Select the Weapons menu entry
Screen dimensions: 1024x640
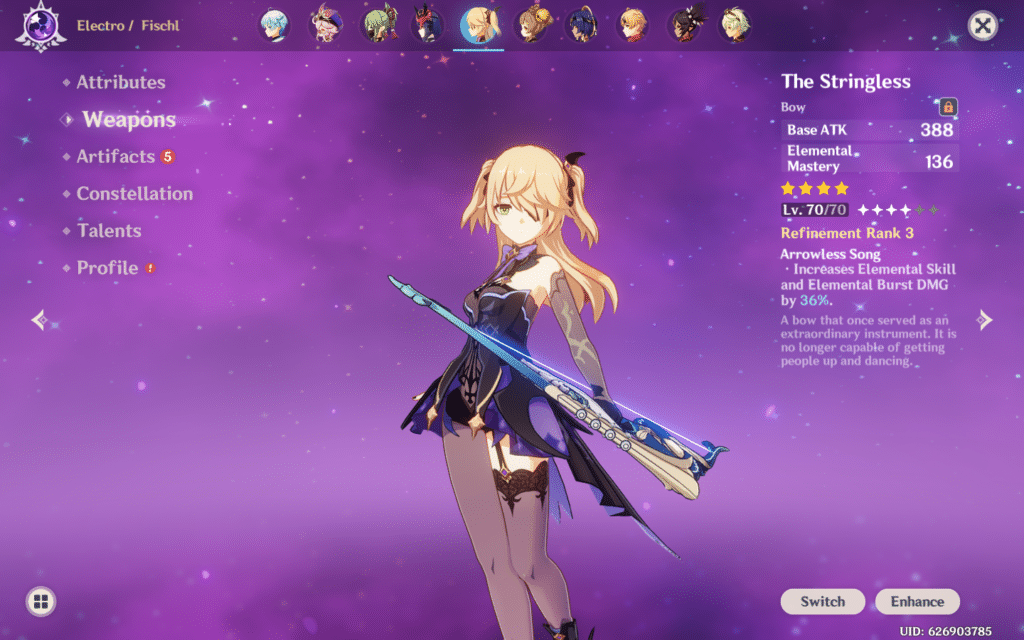(x=128, y=120)
